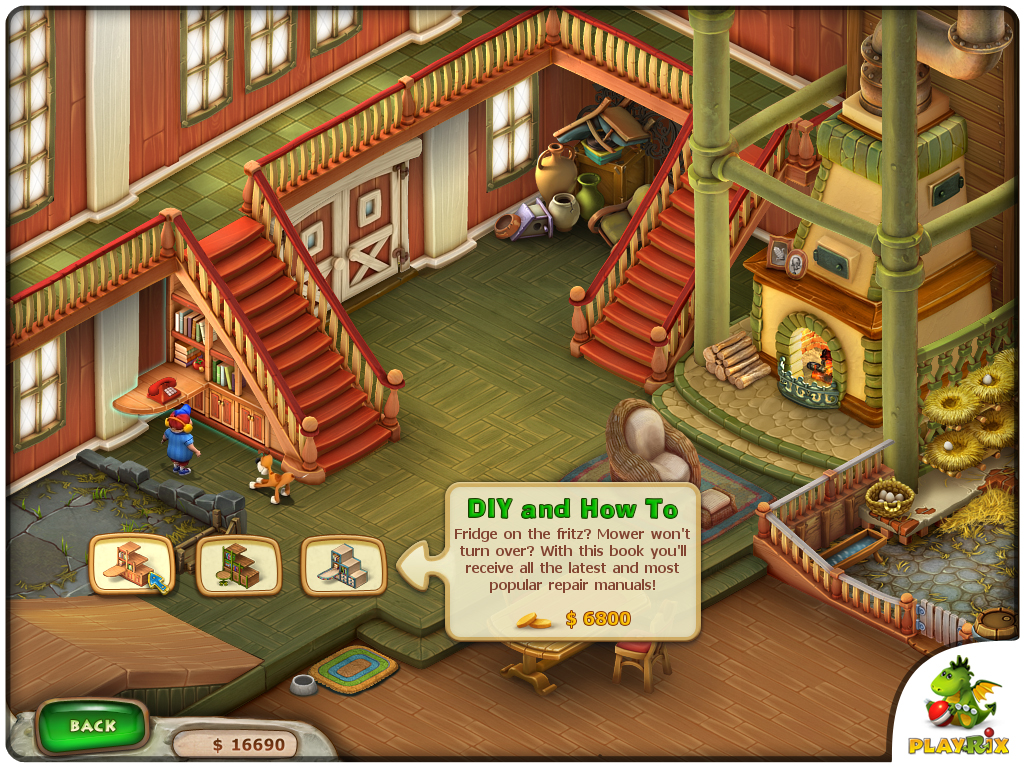
Task: Go back with the green Back button
Action: point(92,726)
